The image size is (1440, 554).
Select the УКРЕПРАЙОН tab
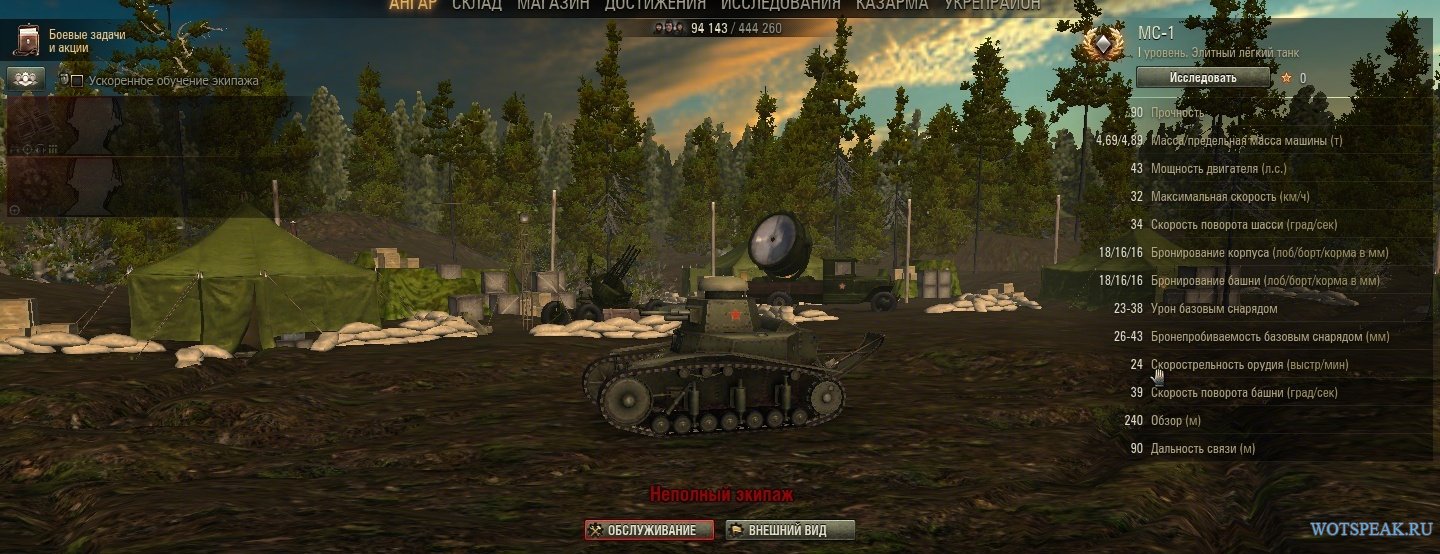pos(992,5)
